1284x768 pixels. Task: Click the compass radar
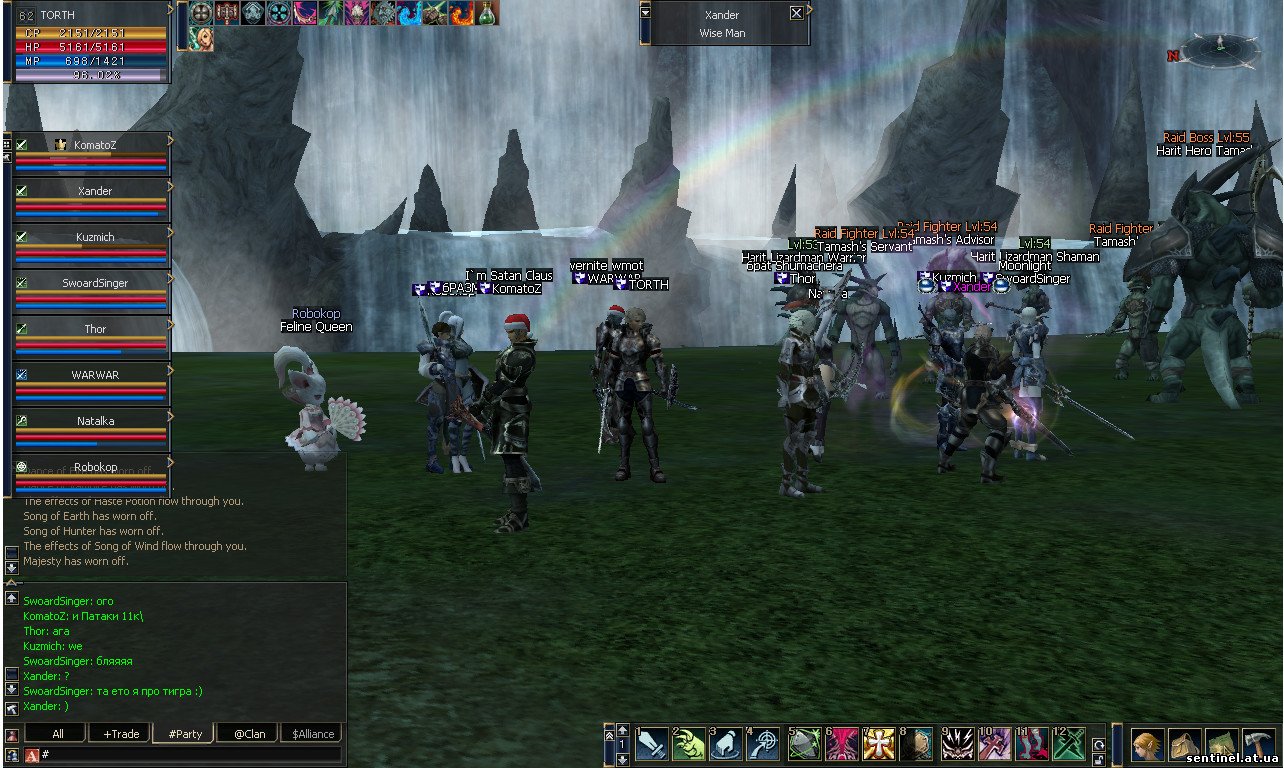point(1219,49)
